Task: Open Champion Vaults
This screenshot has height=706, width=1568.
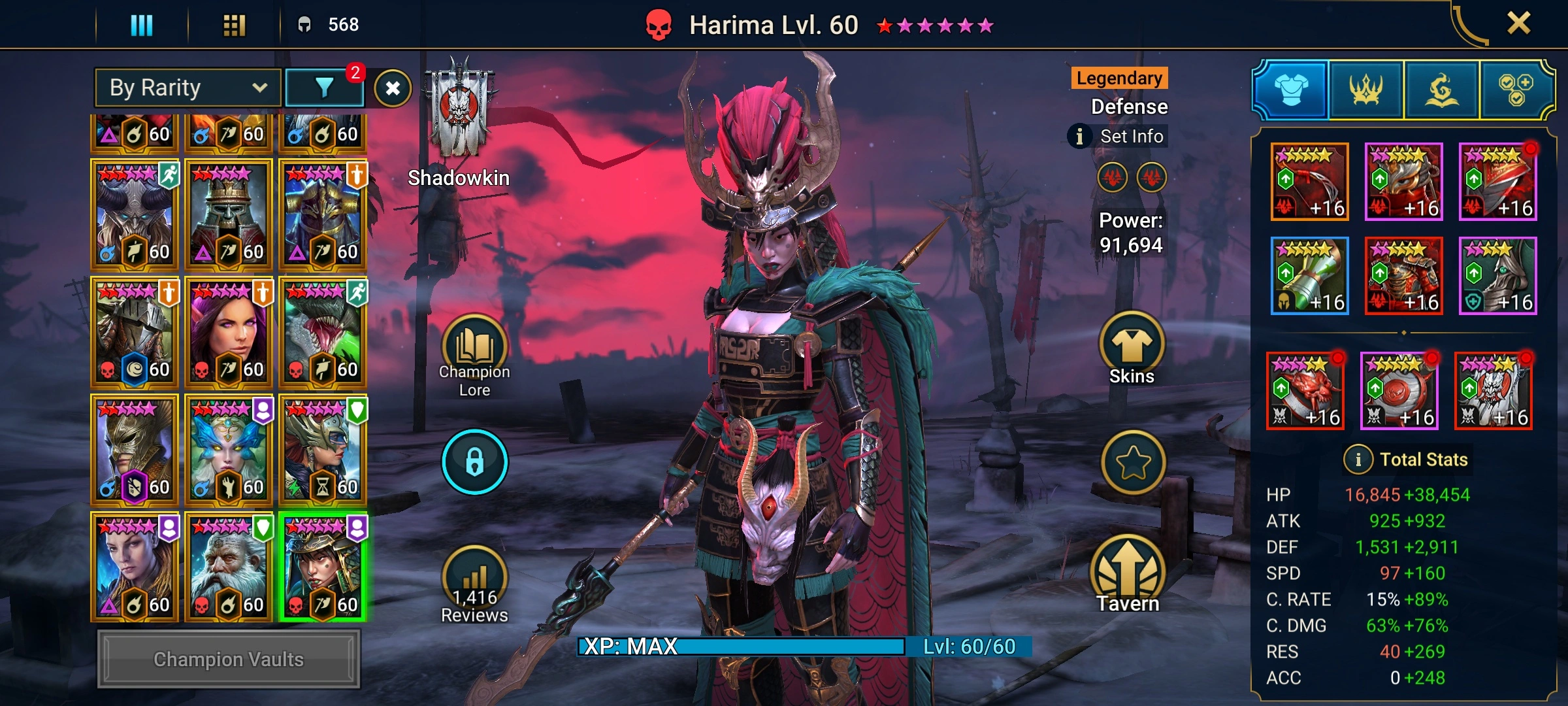Action: tap(229, 659)
